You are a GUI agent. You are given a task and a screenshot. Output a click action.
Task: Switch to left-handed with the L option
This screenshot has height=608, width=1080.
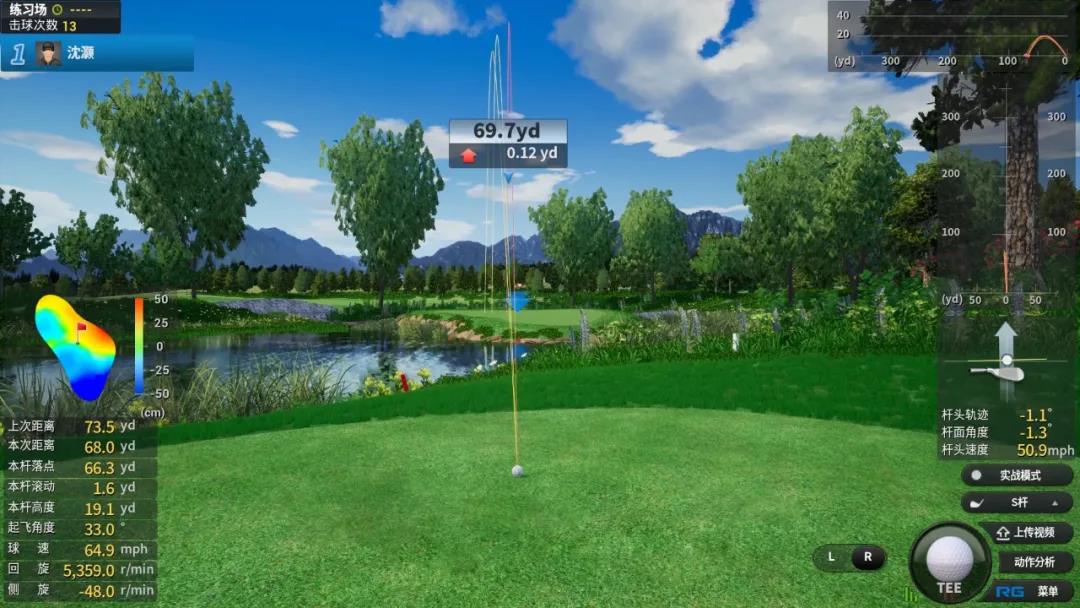tap(831, 557)
